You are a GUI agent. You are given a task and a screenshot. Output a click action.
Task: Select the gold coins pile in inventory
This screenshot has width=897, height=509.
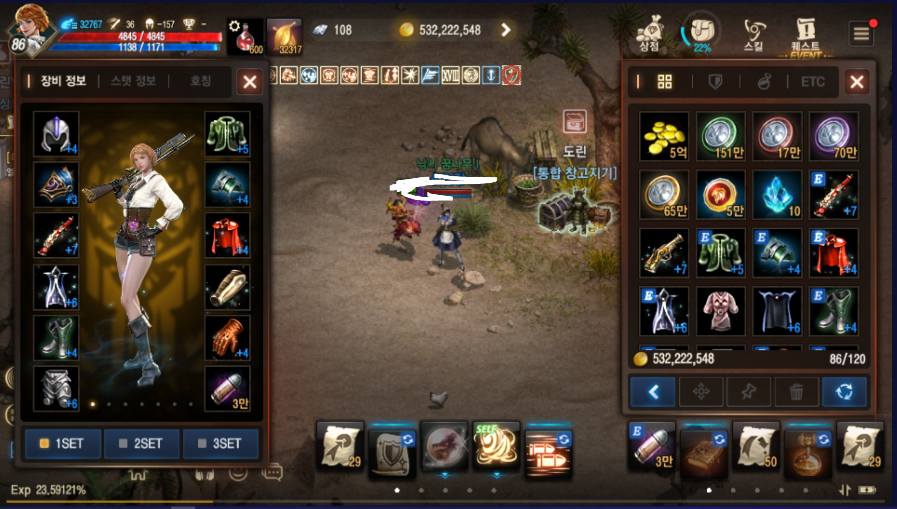coord(664,135)
